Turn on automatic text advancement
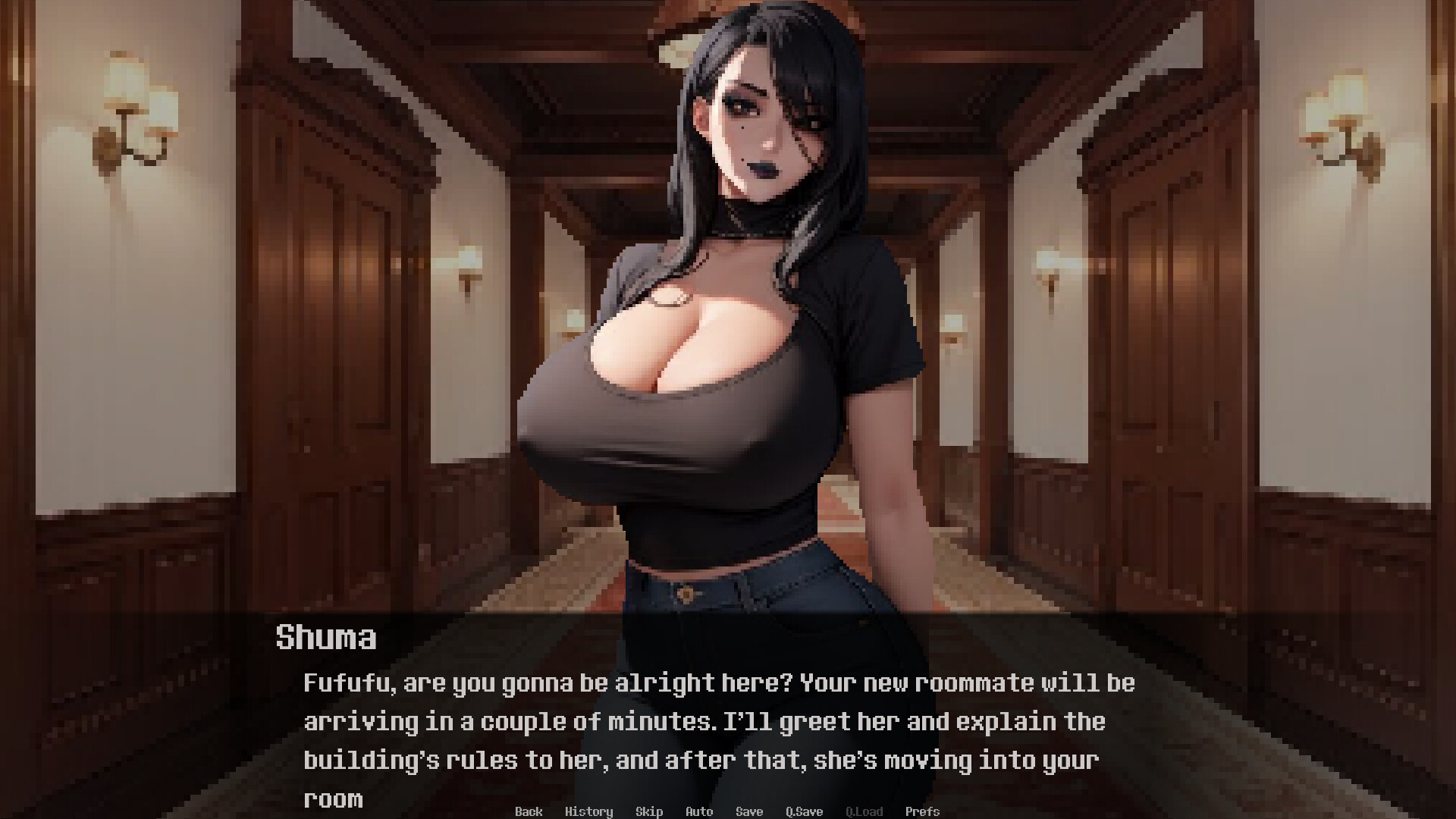This screenshot has height=819, width=1456. click(698, 811)
